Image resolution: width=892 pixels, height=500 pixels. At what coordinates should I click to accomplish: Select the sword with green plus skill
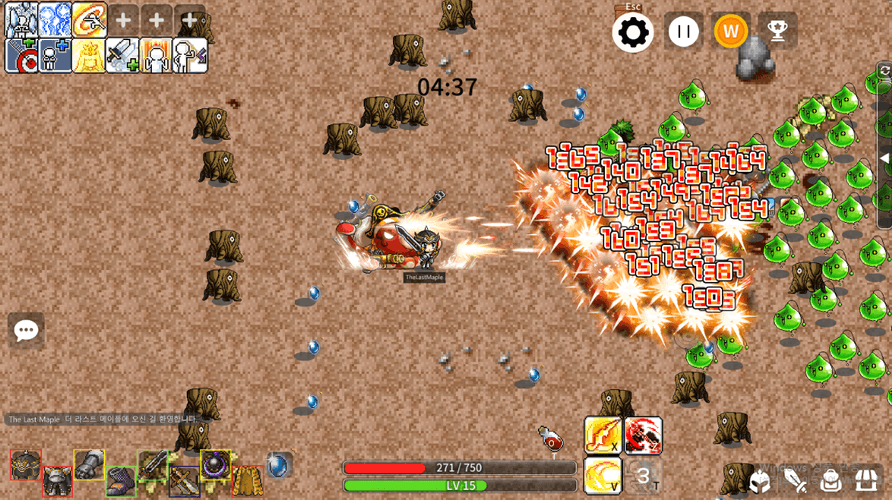coord(122,56)
